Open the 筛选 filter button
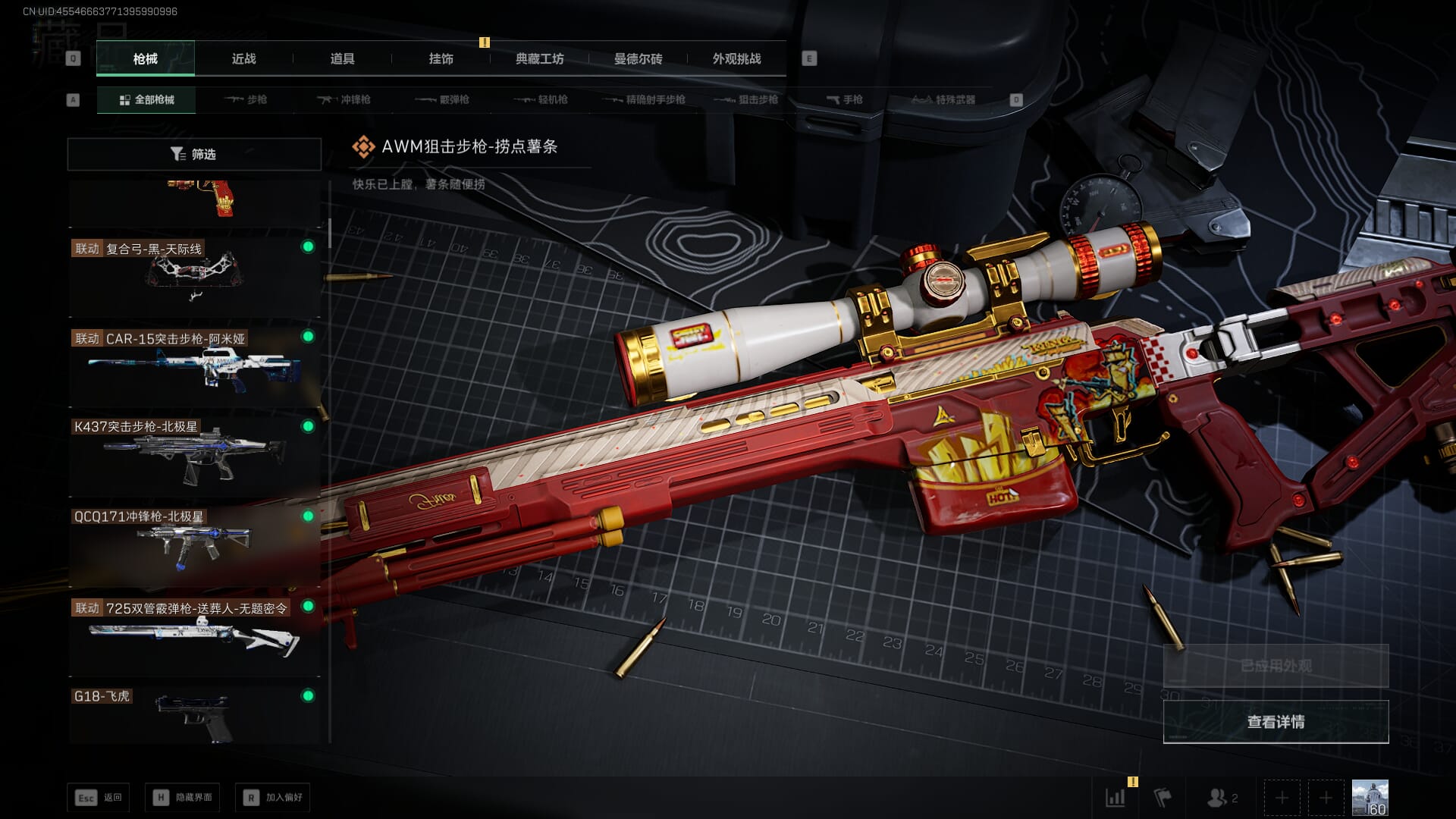1456x819 pixels. (x=194, y=154)
